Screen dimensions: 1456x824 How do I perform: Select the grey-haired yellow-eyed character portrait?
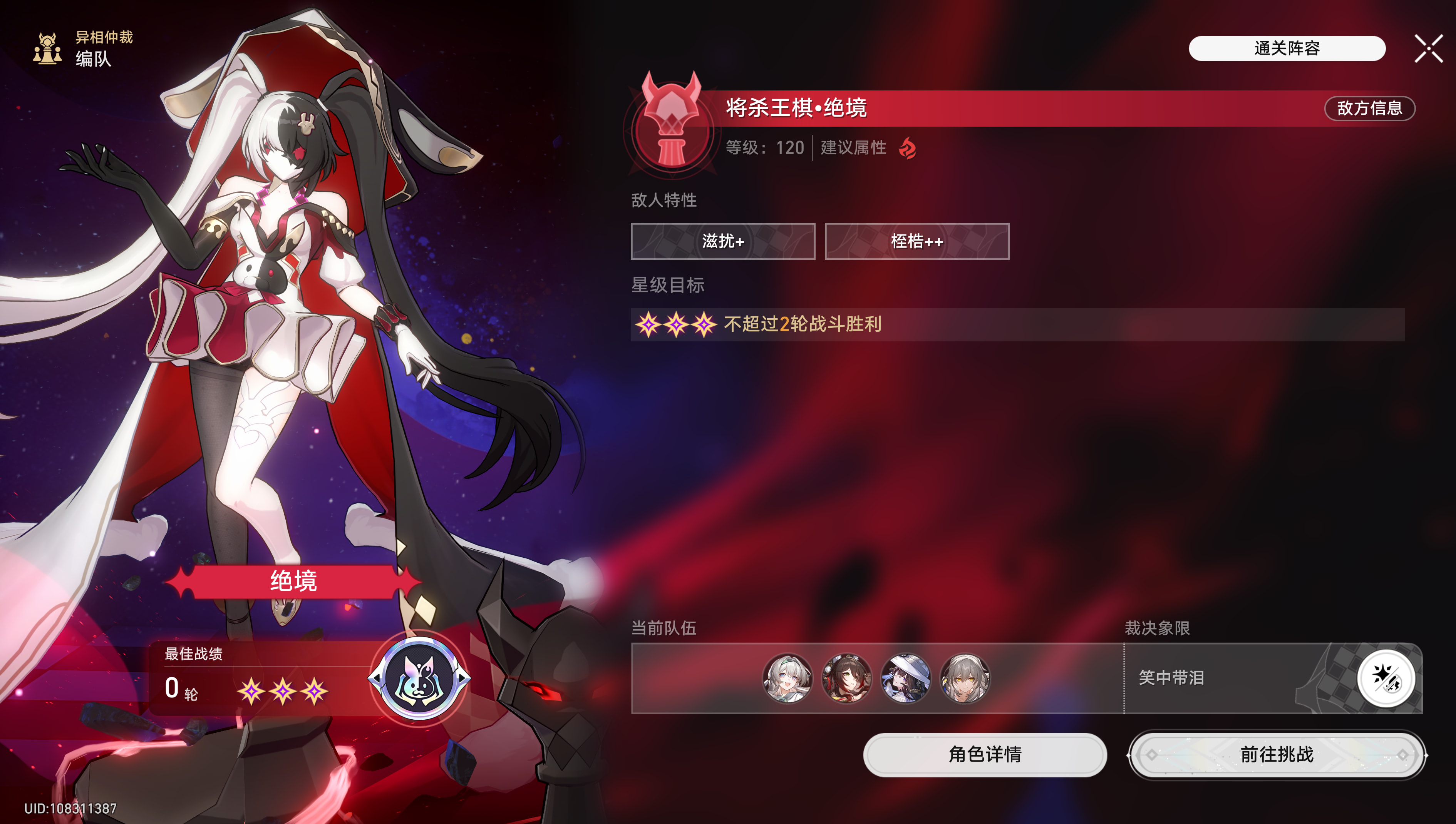965,678
